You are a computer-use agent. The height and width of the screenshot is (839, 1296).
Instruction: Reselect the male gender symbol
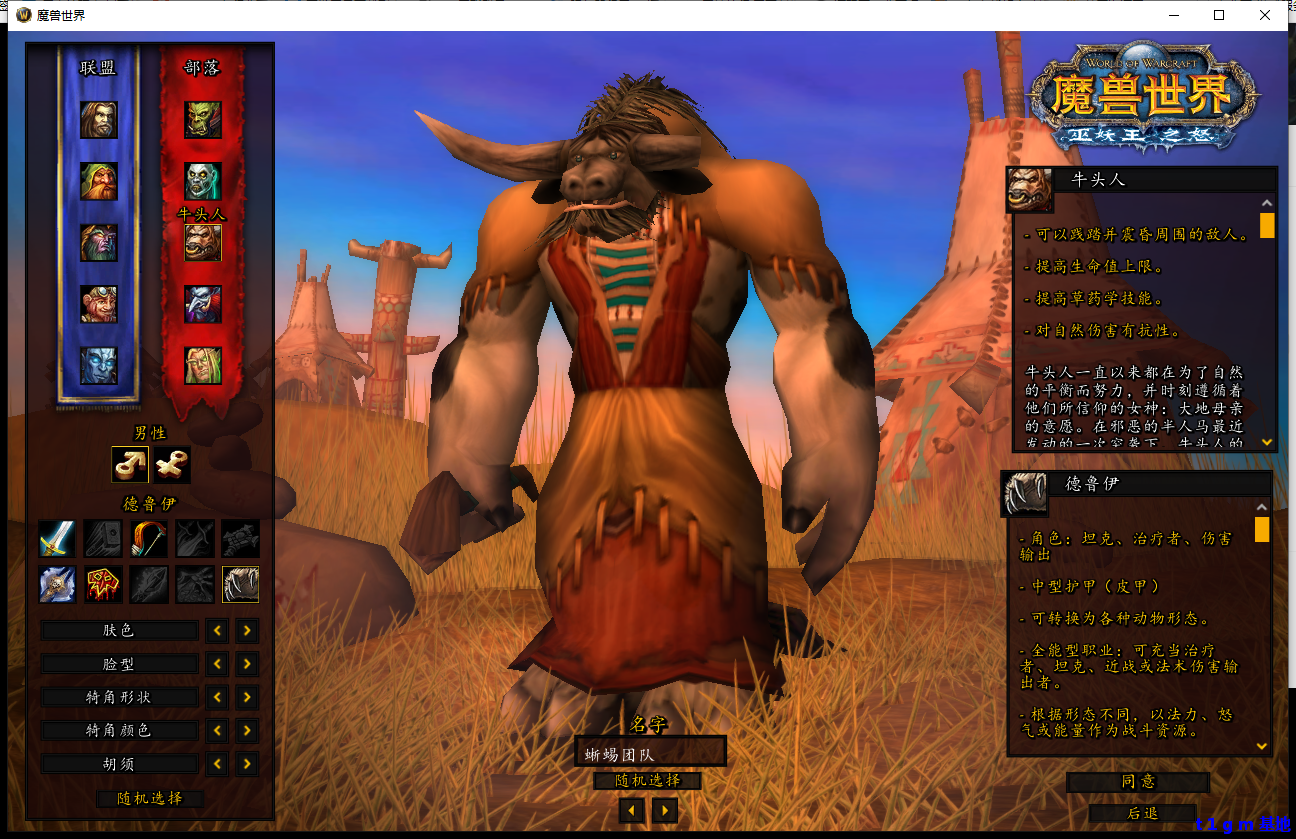tap(130, 463)
